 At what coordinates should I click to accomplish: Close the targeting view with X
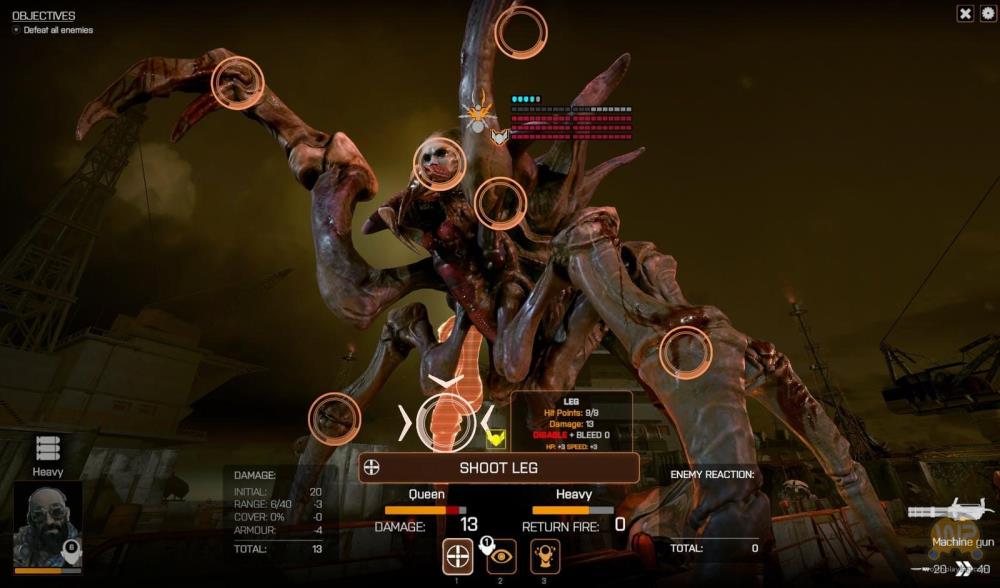pyautogui.click(x=965, y=13)
